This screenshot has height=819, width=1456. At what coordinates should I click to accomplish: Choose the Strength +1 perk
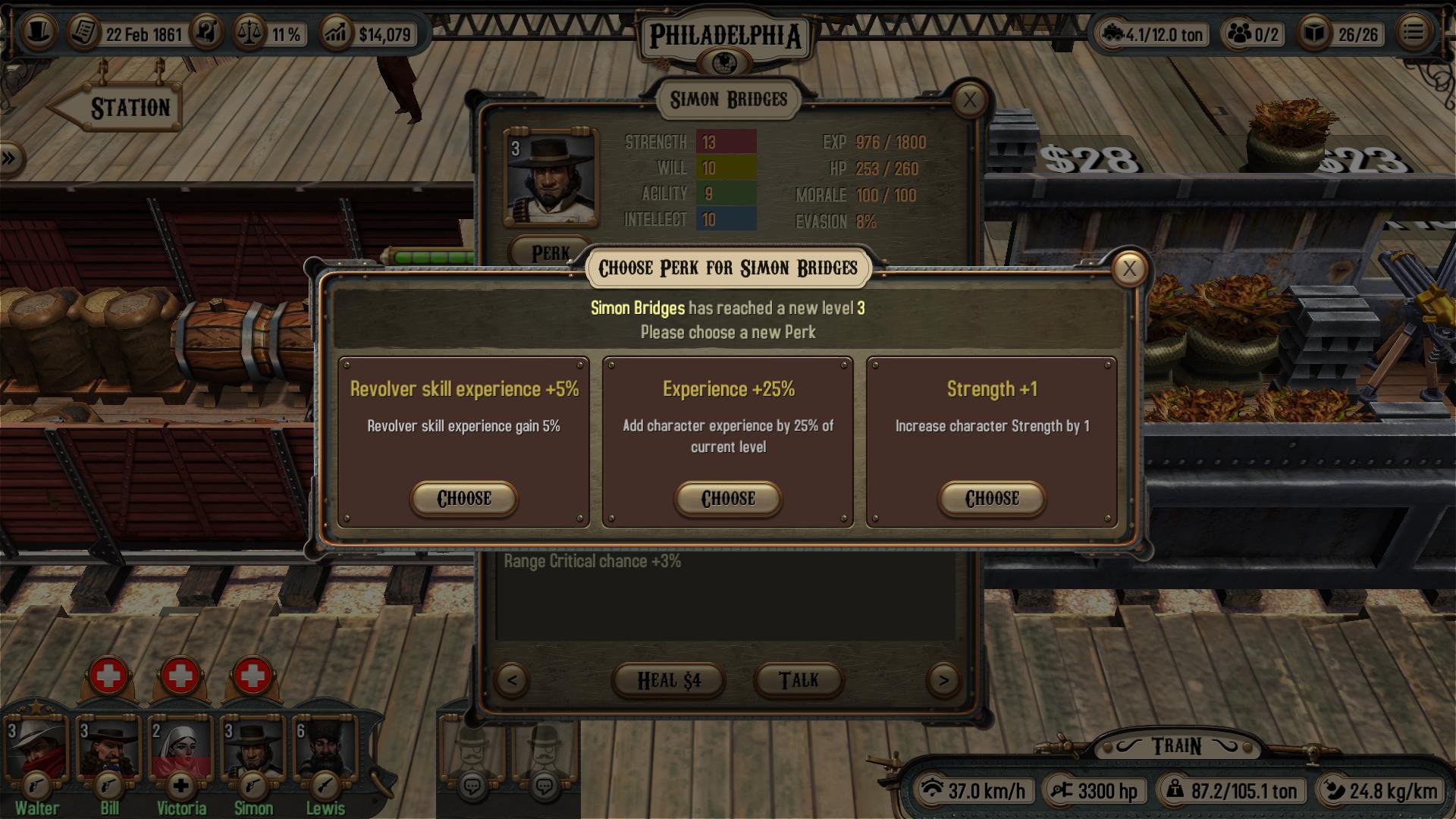click(x=991, y=499)
